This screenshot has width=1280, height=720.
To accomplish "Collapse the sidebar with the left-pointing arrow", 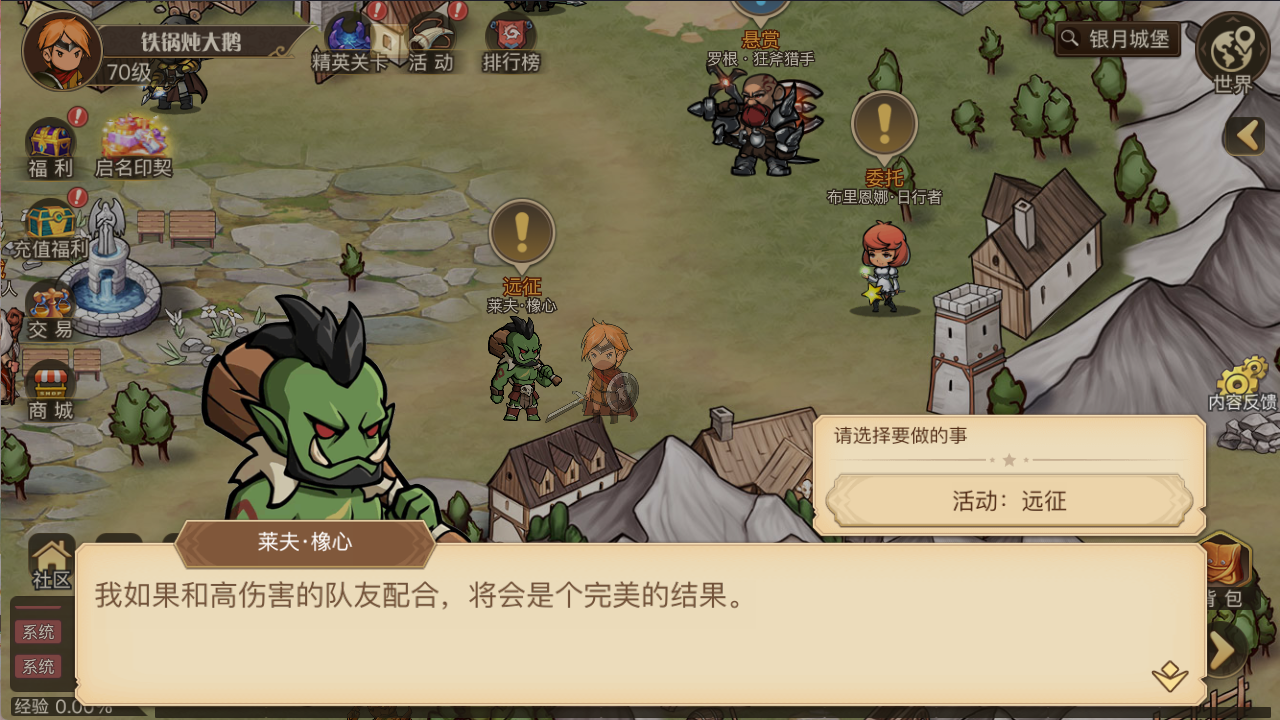I will (x=1243, y=135).
